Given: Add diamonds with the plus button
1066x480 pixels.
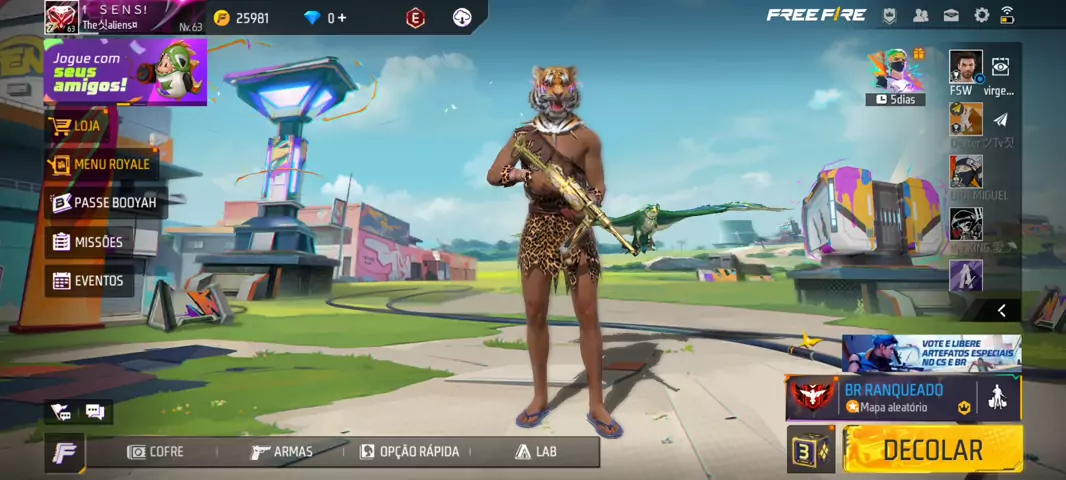Looking at the screenshot, I should point(343,18).
